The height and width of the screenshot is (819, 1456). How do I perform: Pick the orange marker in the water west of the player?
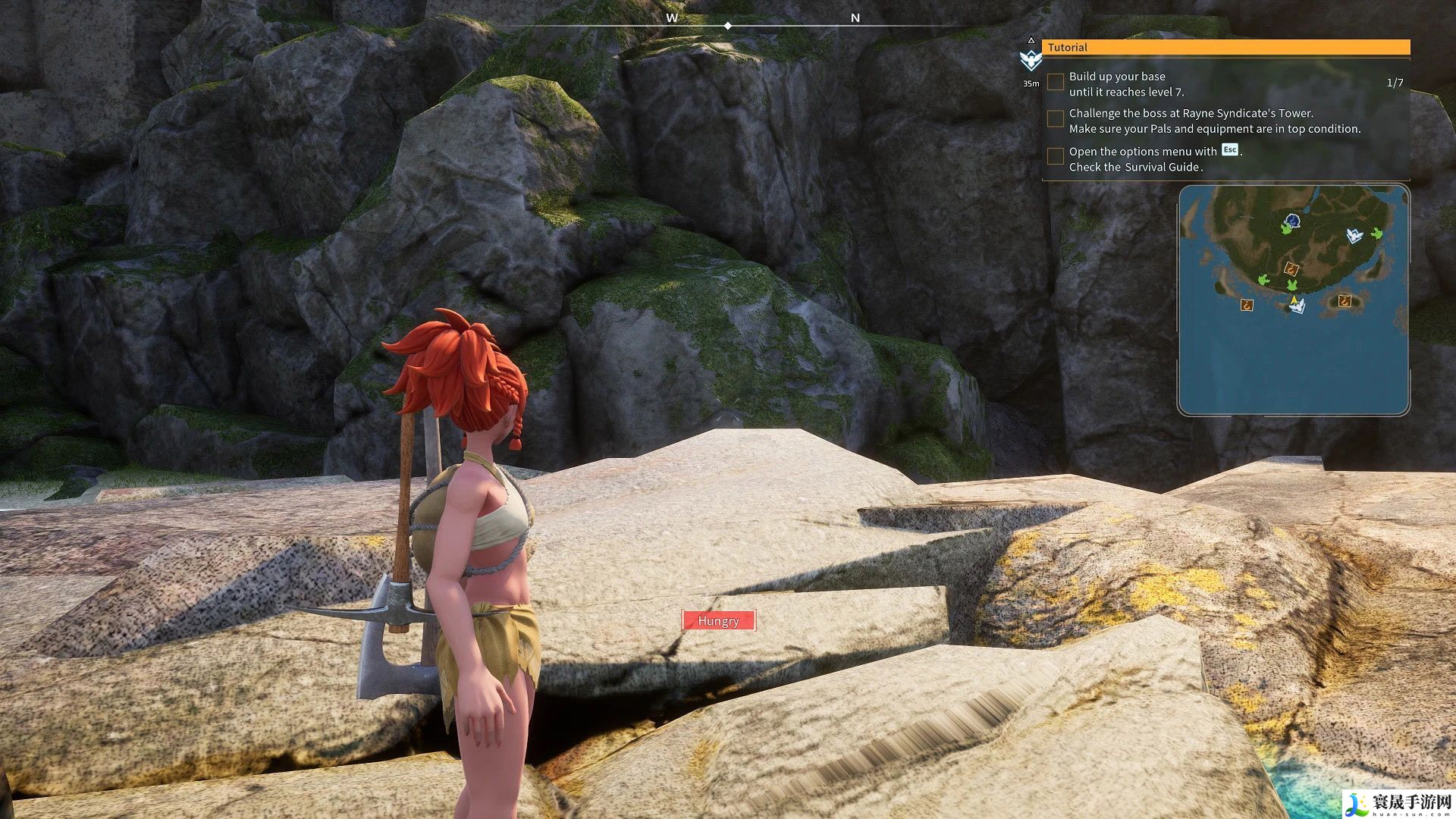(1246, 305)
